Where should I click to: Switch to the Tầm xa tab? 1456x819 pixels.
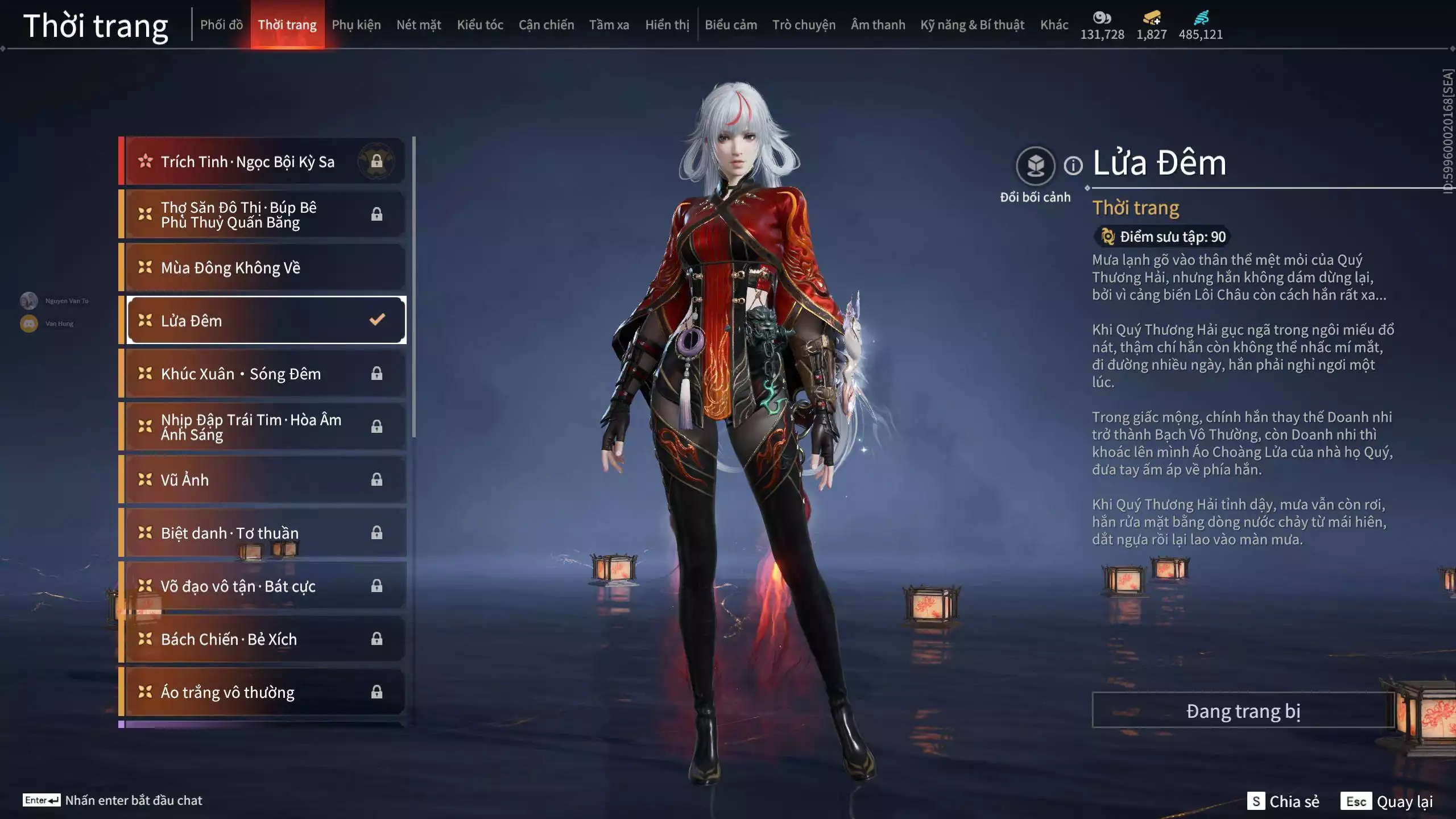[x=609, y=24]
